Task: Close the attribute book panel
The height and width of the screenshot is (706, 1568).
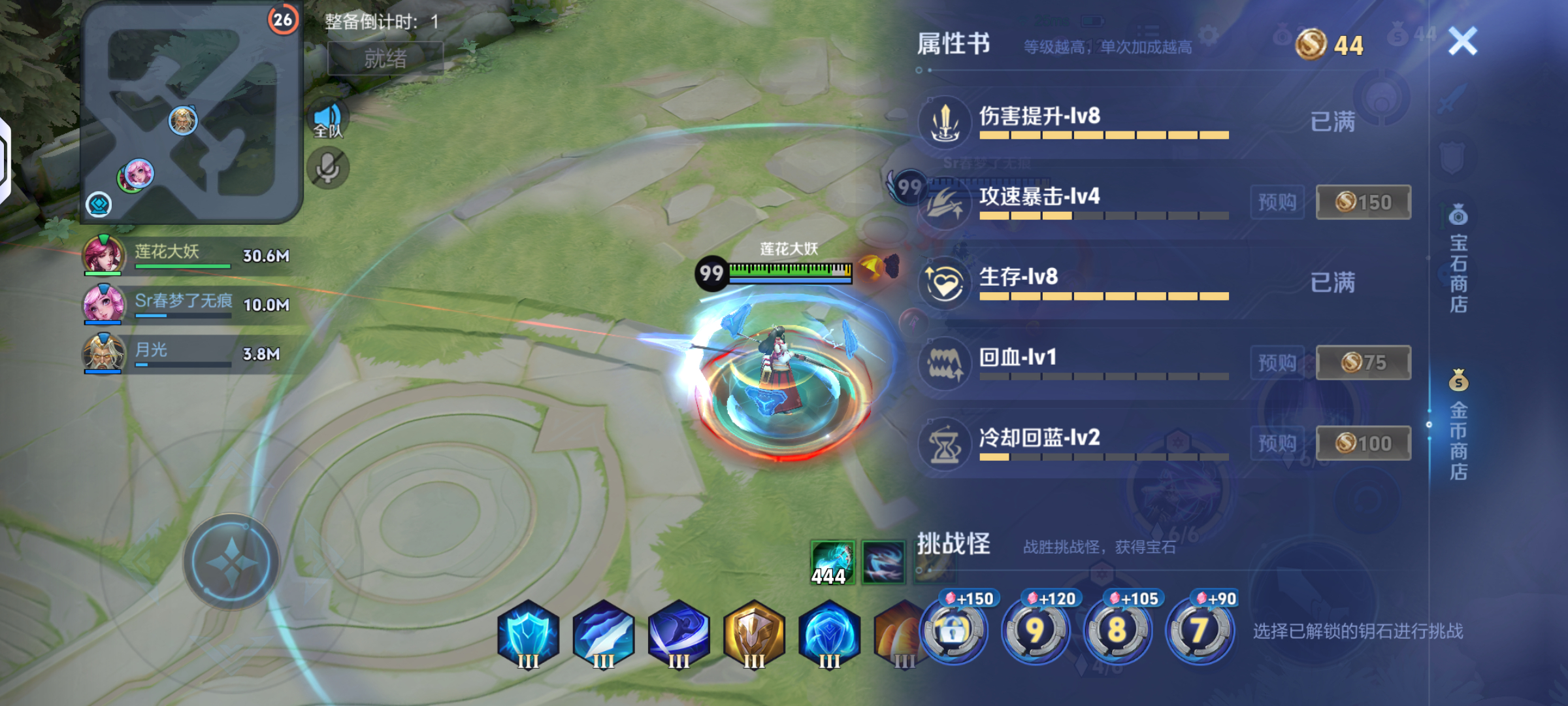Action: 1462,42
